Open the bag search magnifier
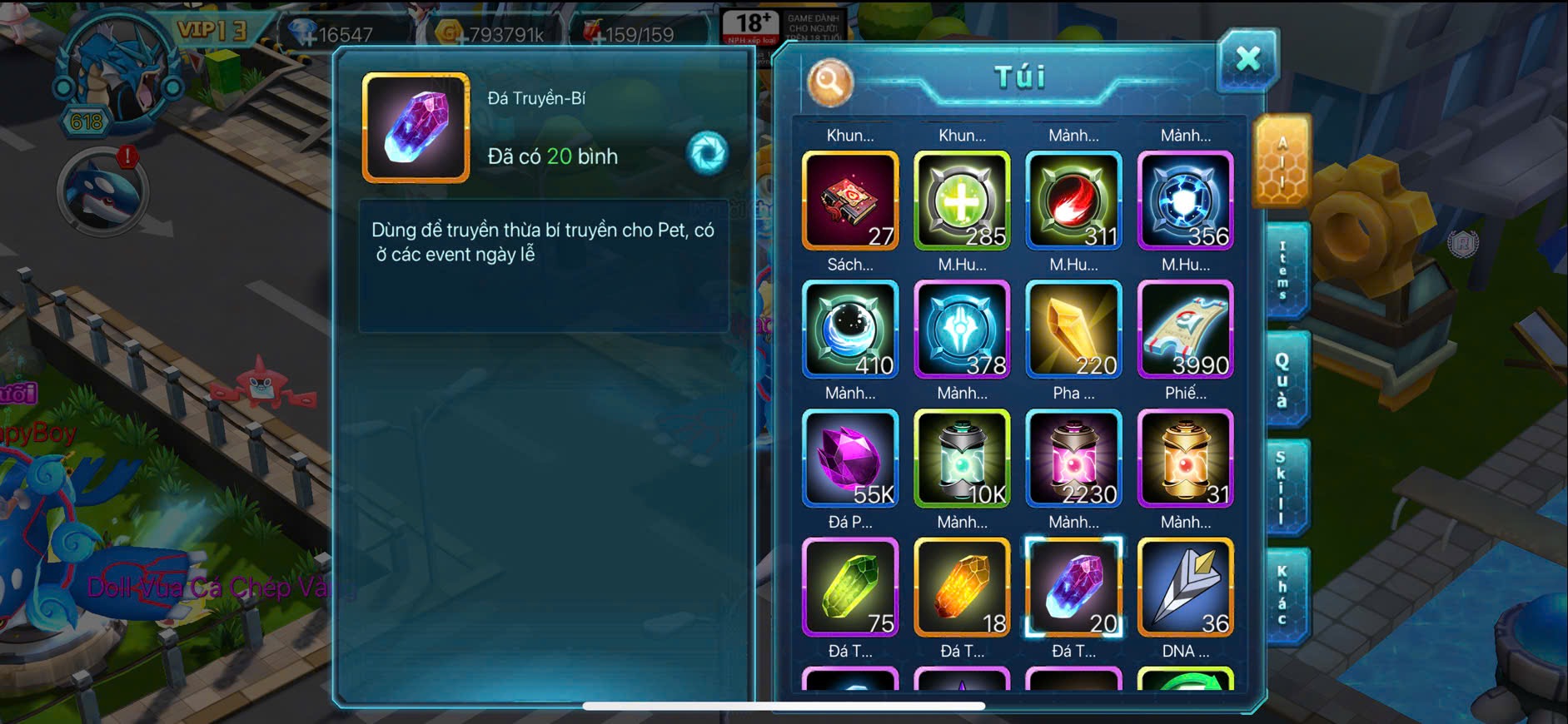This screenshot has height=724, width=1568. tap(829, 82)
